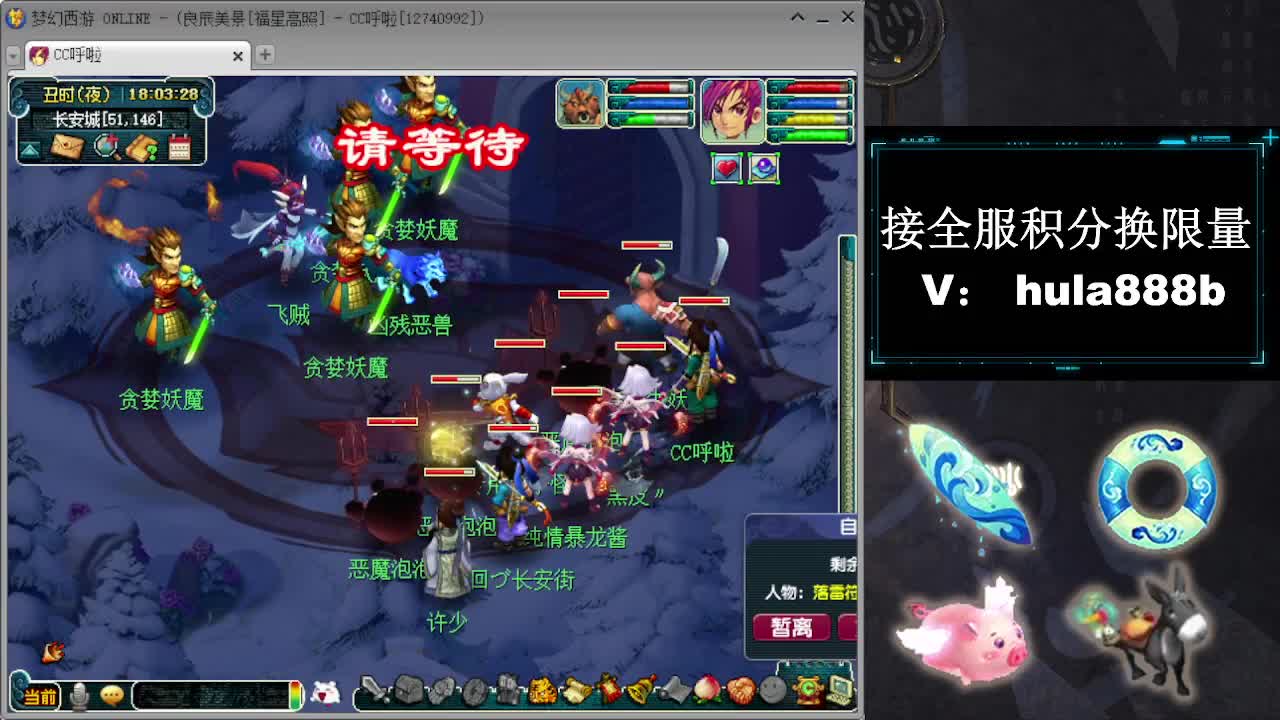1280x720 pixels.
Task: Open the megaphone broadcast icon
Action: 675,690
